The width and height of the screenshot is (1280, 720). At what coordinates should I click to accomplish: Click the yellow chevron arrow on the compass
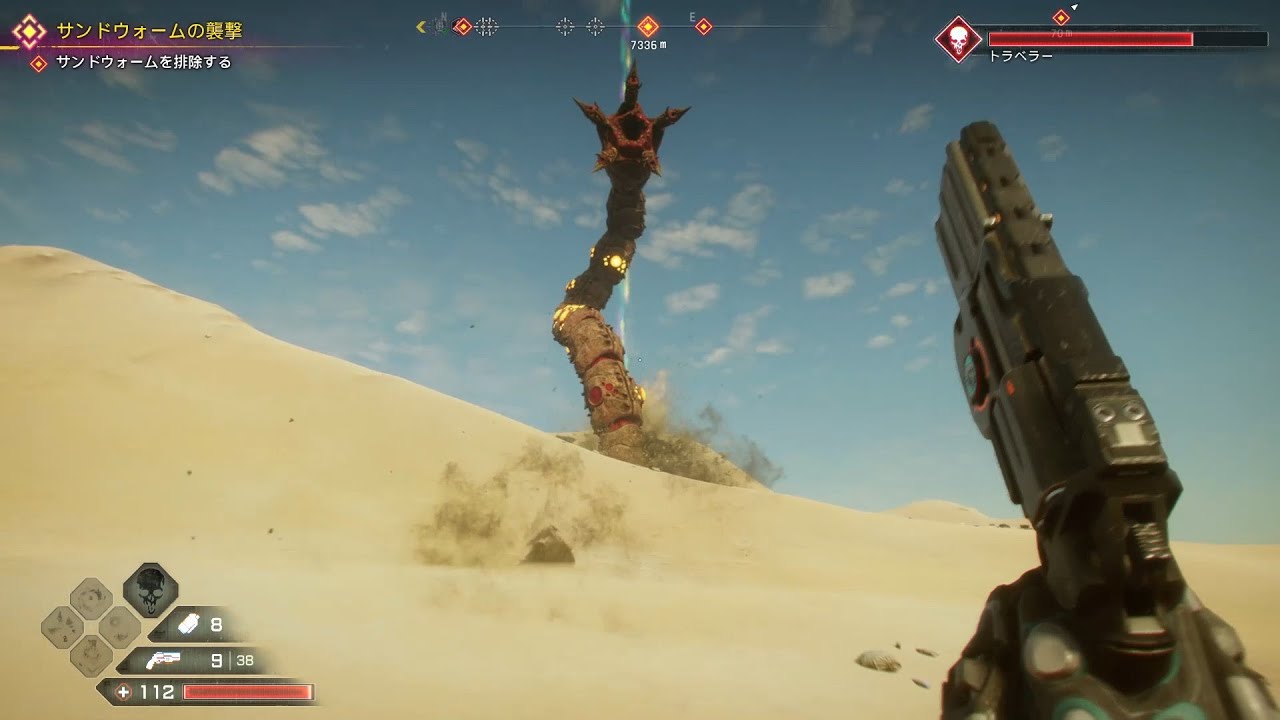pyautogui.click(x=421, y=25)
